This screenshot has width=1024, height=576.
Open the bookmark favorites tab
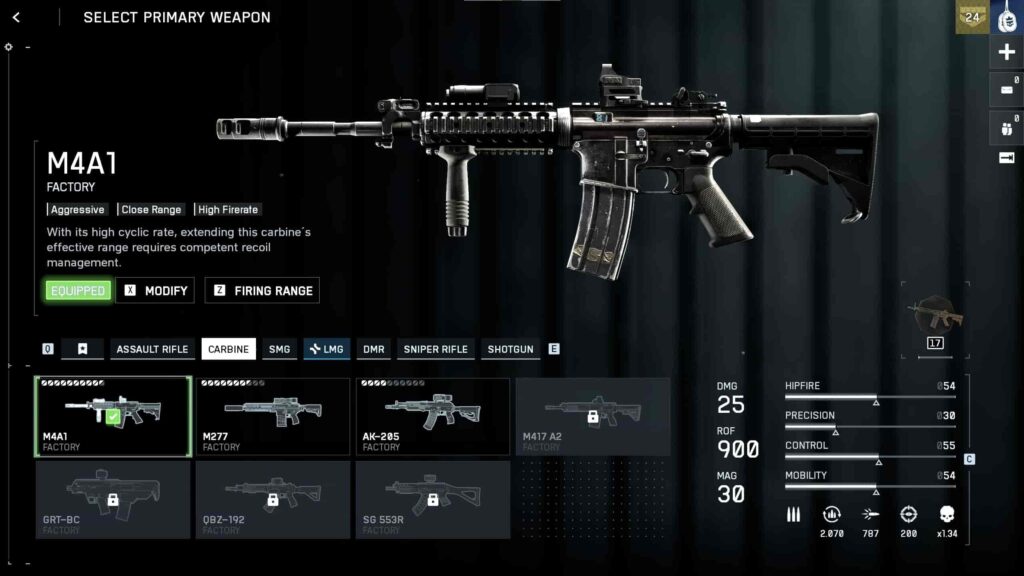click(x=83, y=349)
